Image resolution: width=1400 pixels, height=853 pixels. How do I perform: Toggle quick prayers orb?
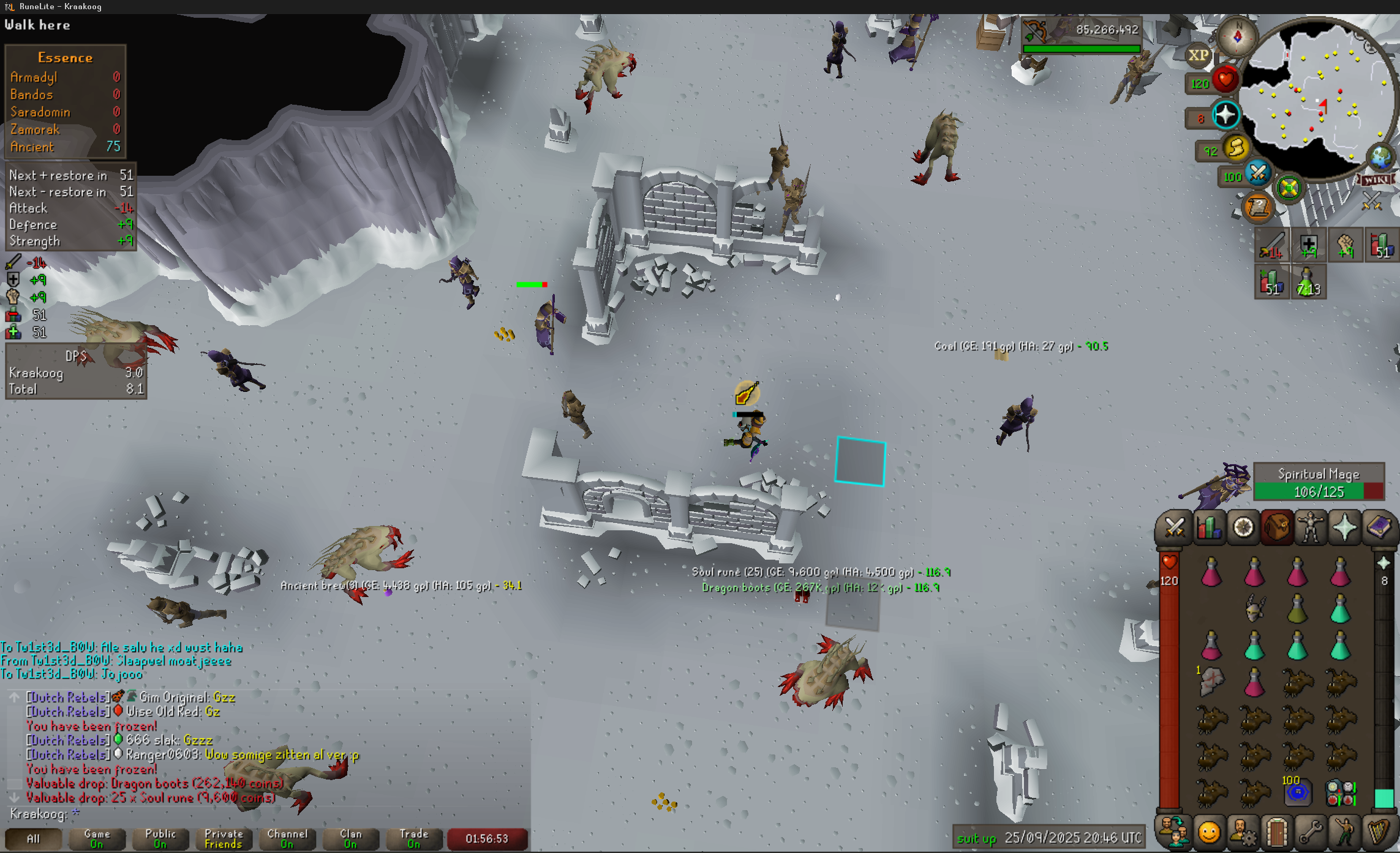pos(1225,115)
